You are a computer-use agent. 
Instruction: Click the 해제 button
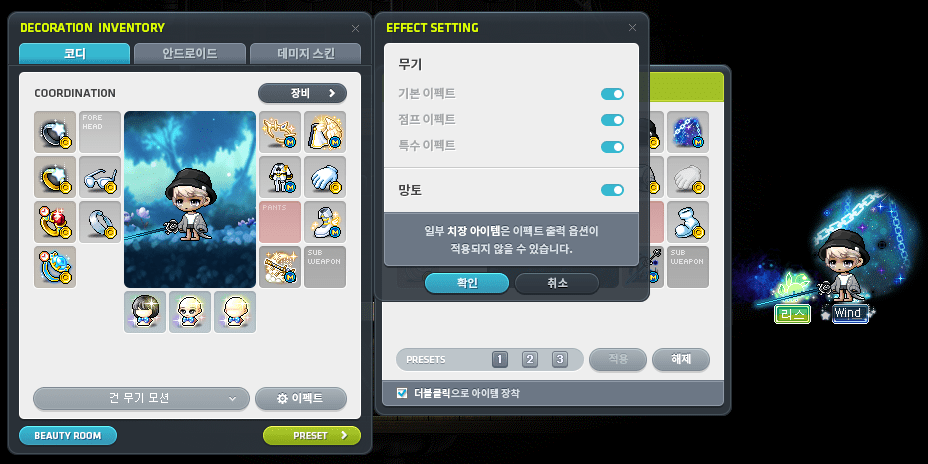click(680, 359)
